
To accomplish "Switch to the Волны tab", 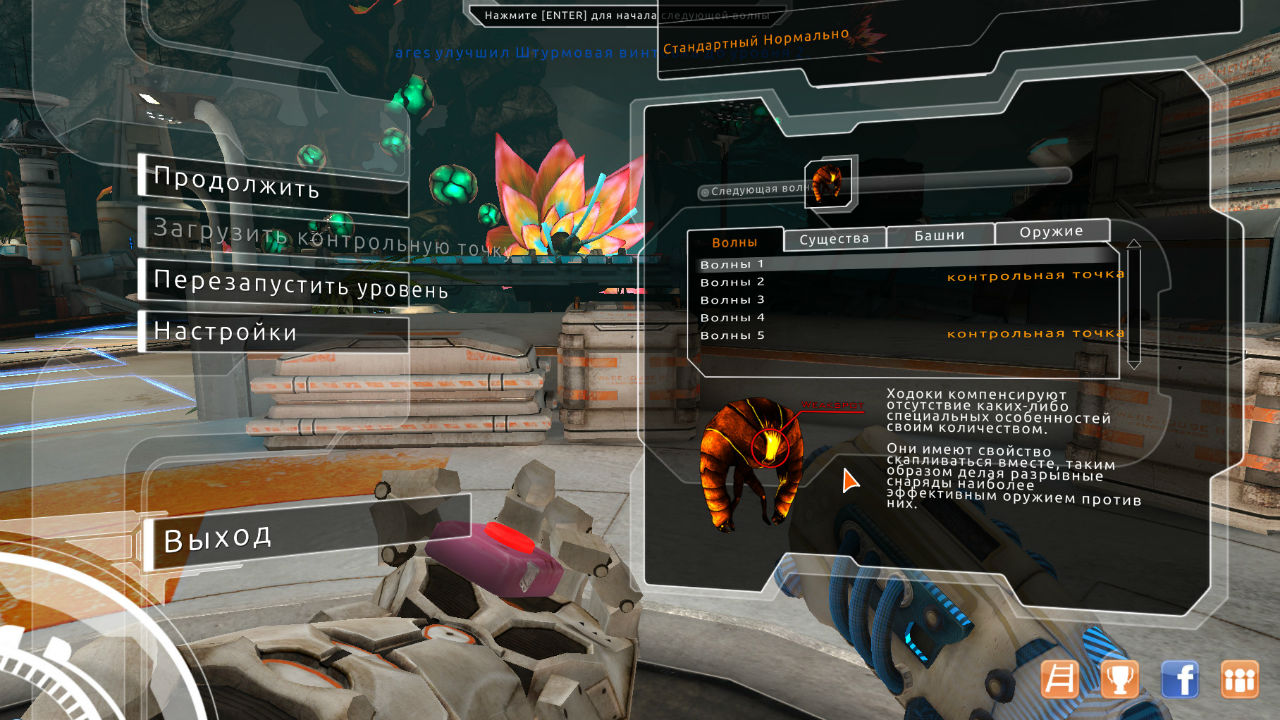I will tap(734, 242).
